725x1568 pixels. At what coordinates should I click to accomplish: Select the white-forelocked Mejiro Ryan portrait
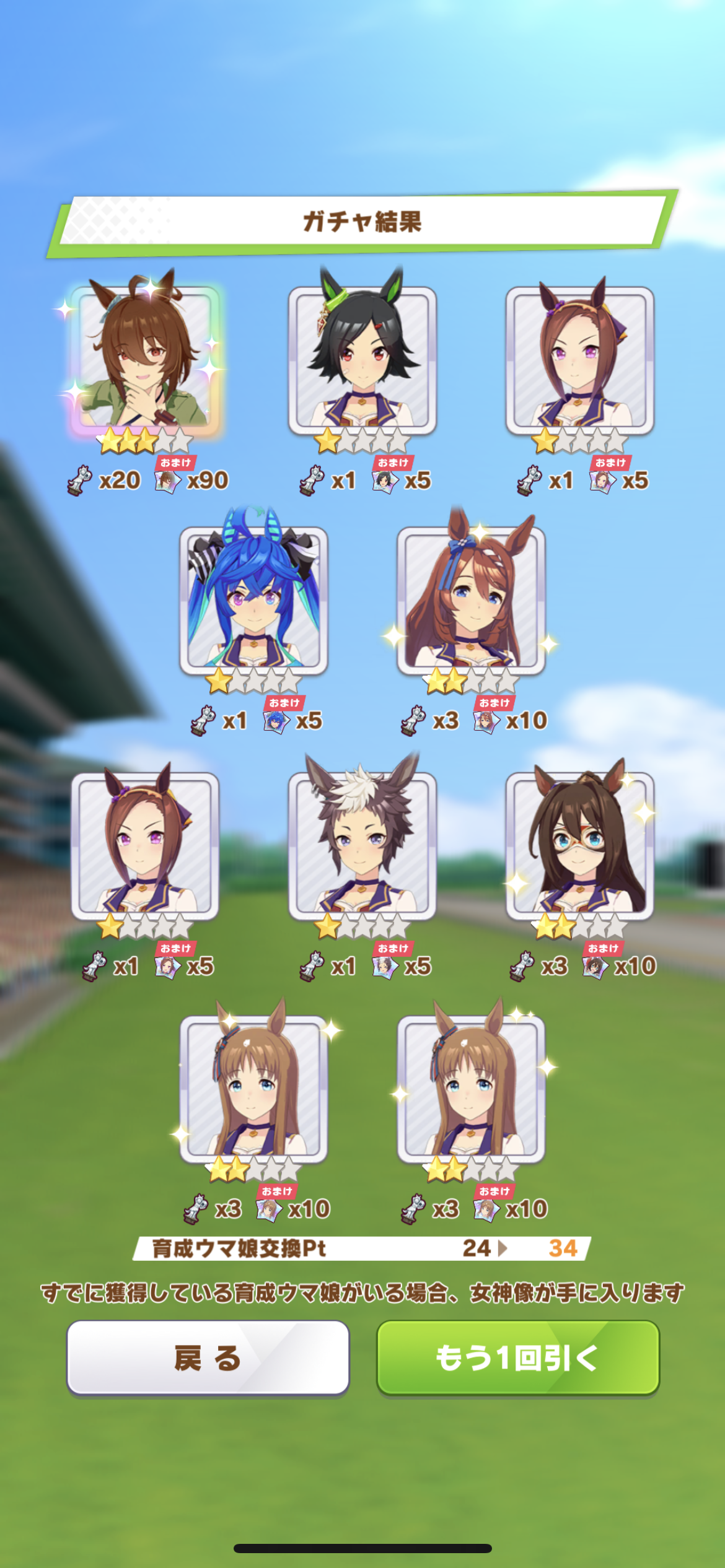tap(362, 846)
